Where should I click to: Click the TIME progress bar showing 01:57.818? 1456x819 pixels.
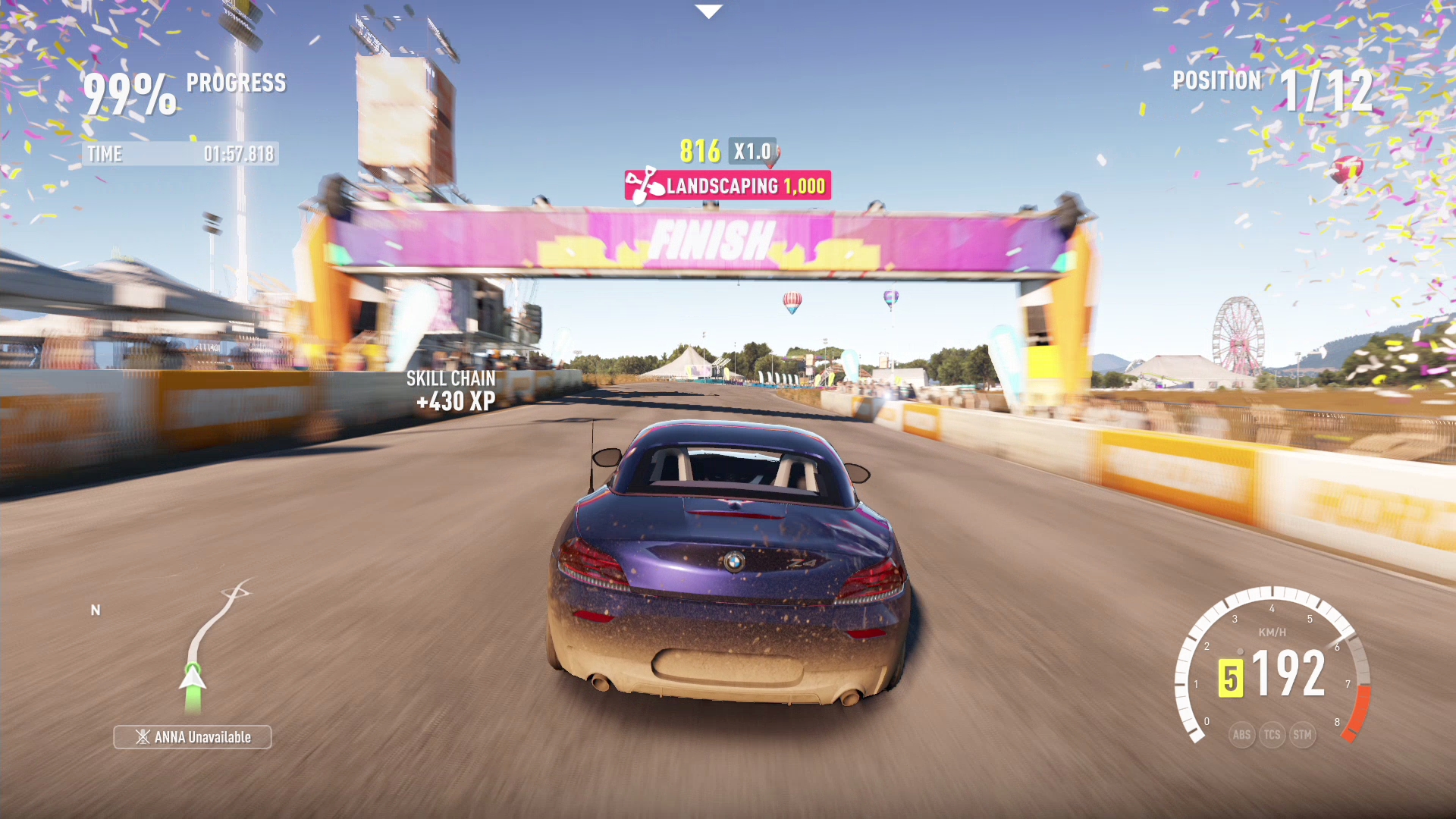(x=180, y=154)
